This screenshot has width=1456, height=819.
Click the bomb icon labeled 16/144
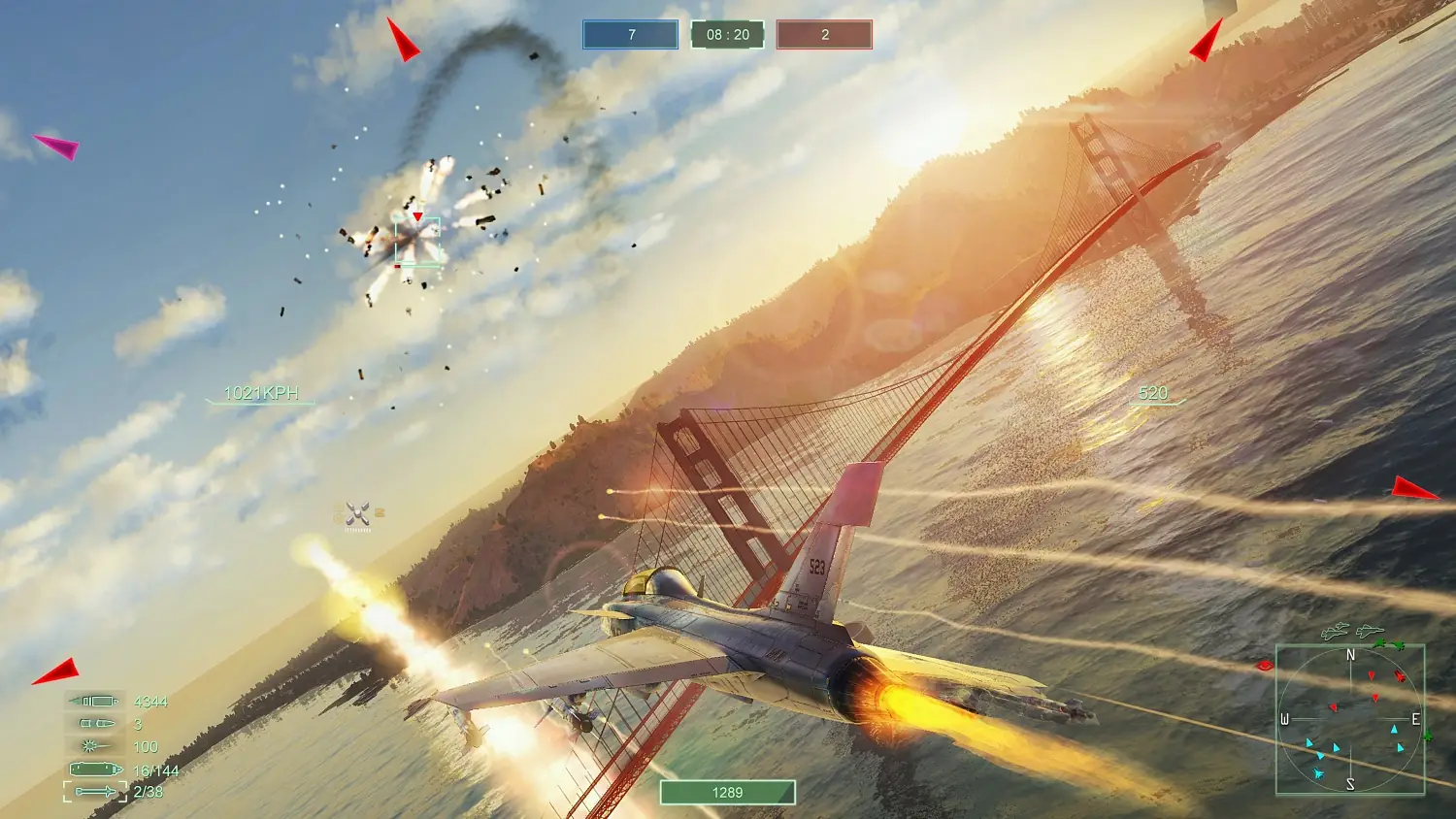tap(95, 768)
